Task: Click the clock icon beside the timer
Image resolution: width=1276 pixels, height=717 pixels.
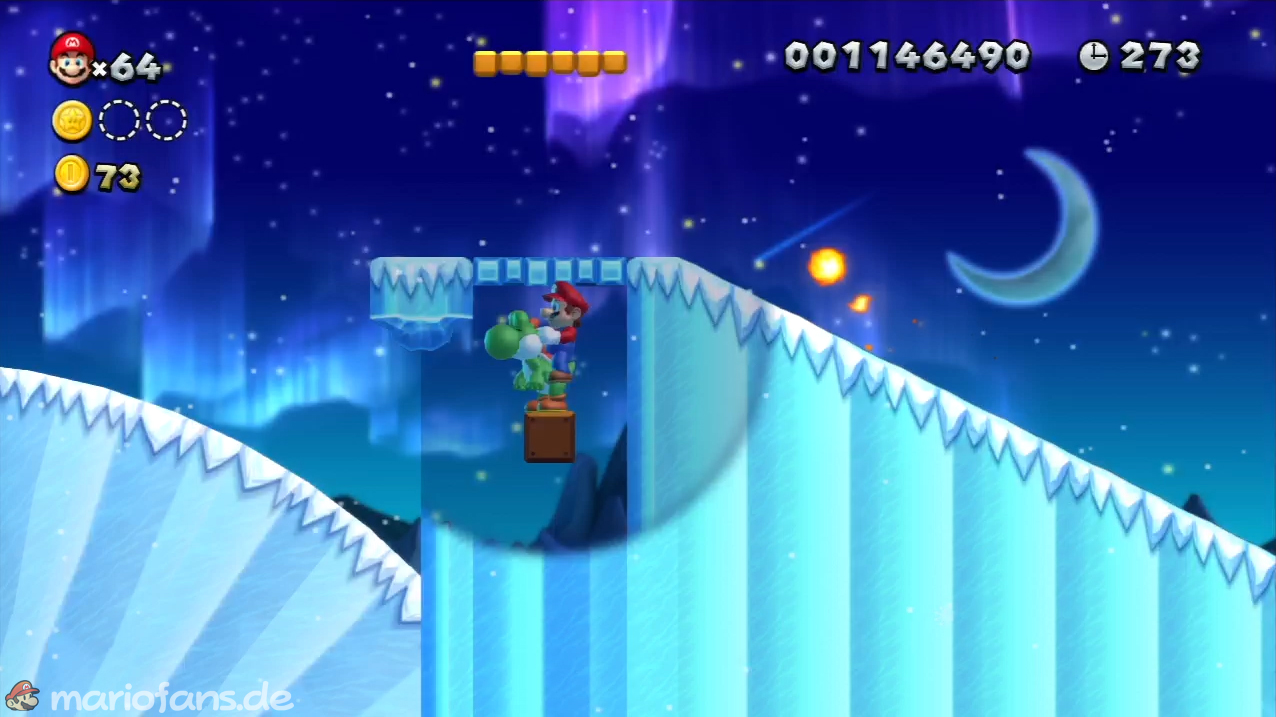Action: [1093, 56]
